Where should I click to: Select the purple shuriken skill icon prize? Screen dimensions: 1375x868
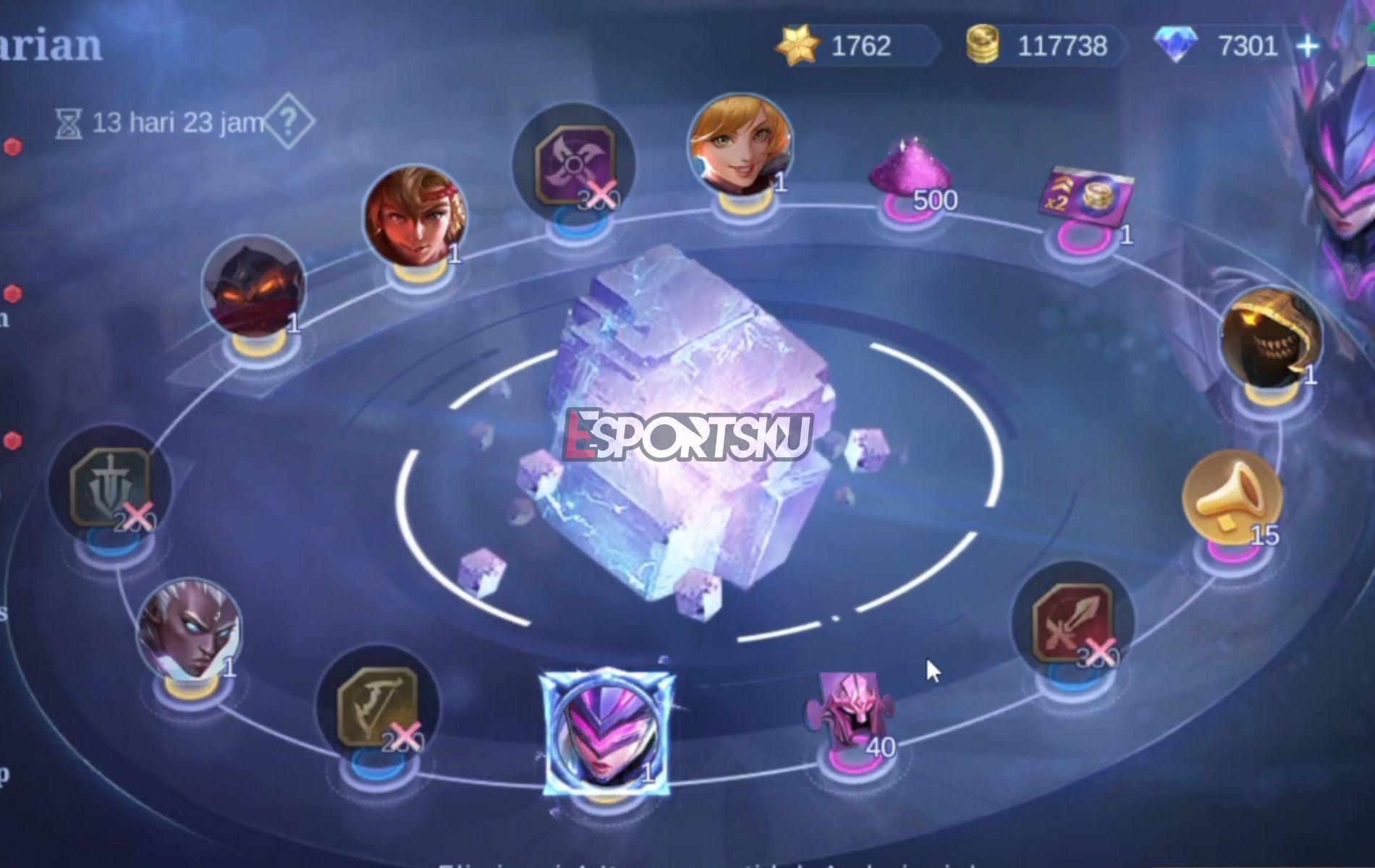coord(575,163)
